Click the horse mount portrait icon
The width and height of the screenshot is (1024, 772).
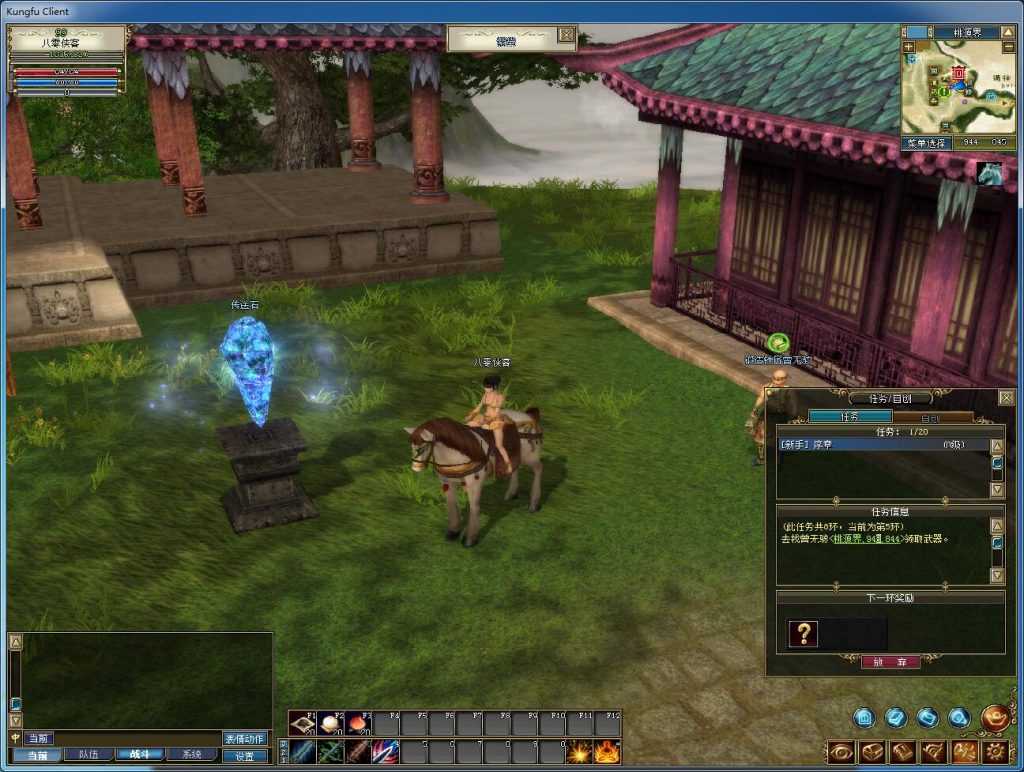click(990, 173)
